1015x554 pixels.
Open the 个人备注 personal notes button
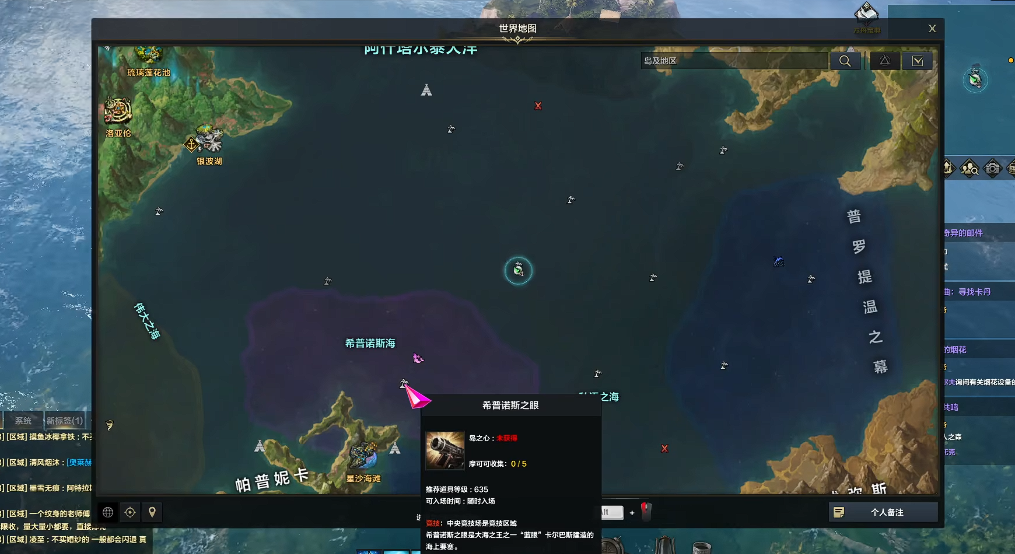pos(883,512)
